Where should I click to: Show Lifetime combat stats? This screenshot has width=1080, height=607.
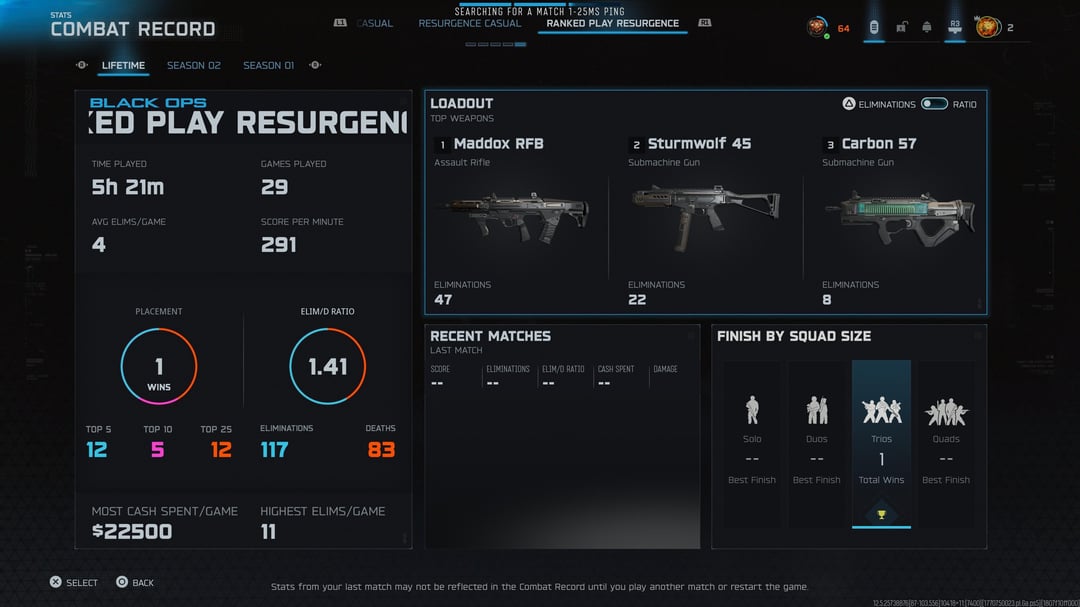click(x=123, y=66)
